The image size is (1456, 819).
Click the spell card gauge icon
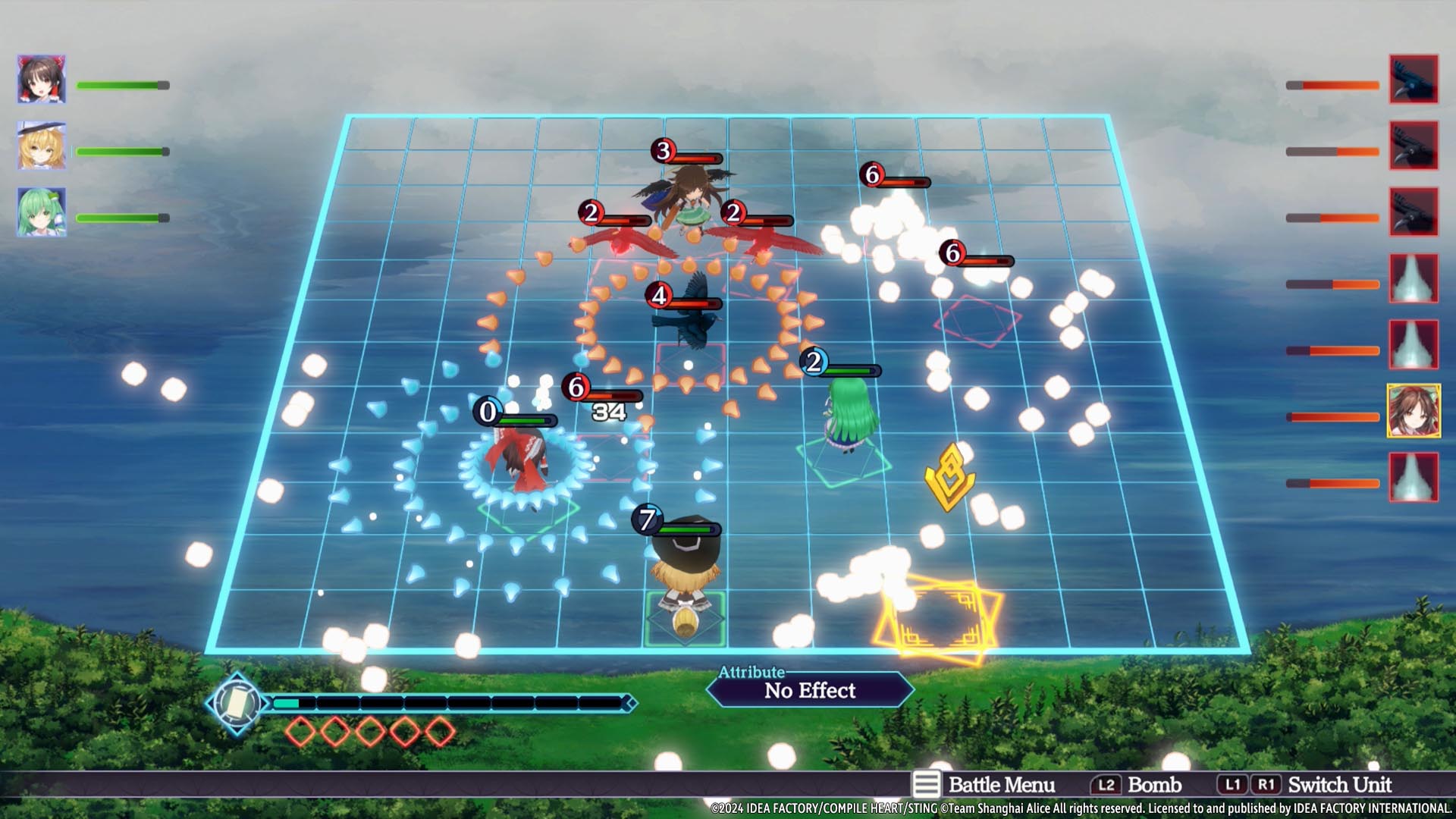pos(237,704)
